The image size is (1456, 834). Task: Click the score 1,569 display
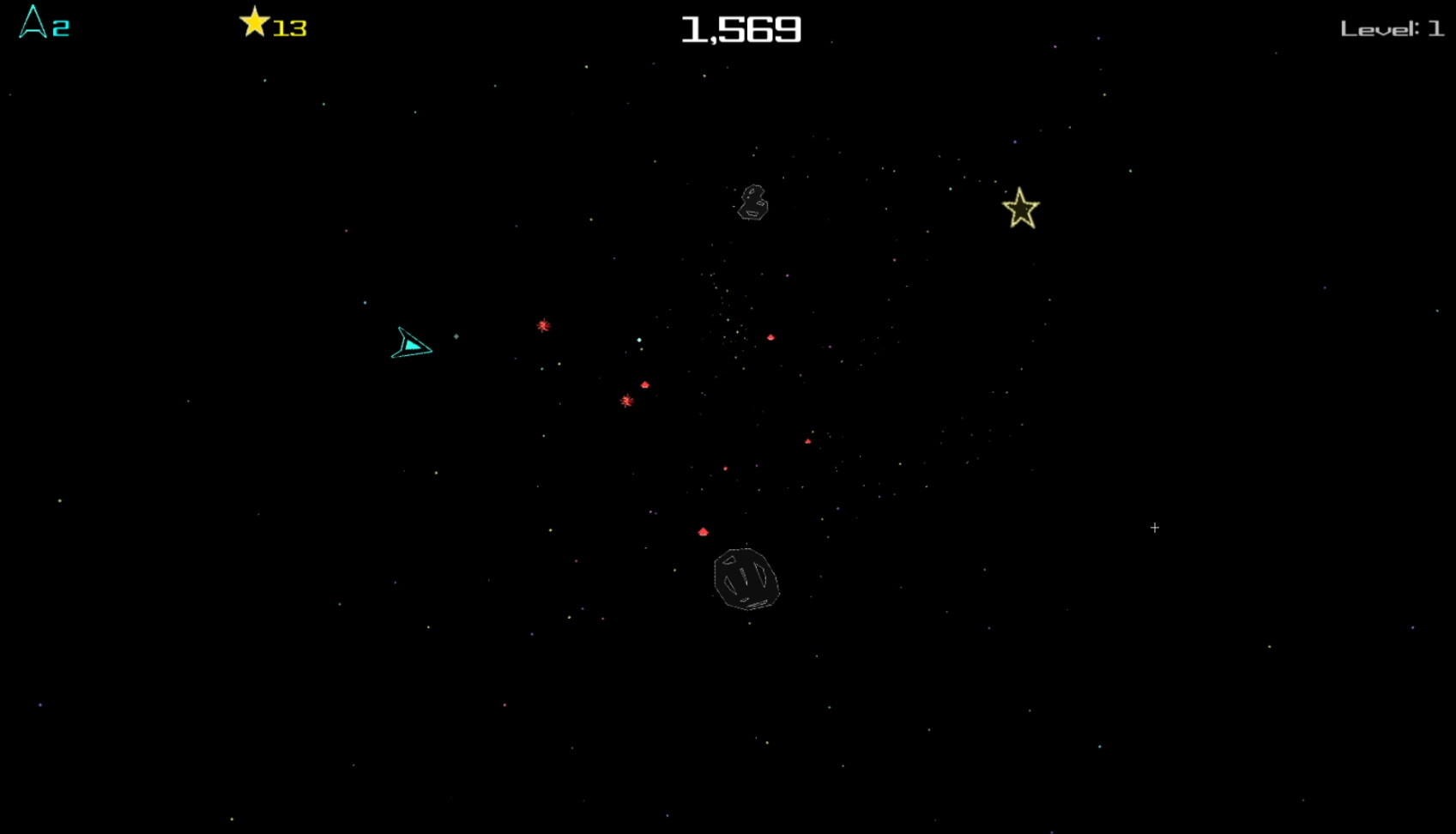pos(740,28)
